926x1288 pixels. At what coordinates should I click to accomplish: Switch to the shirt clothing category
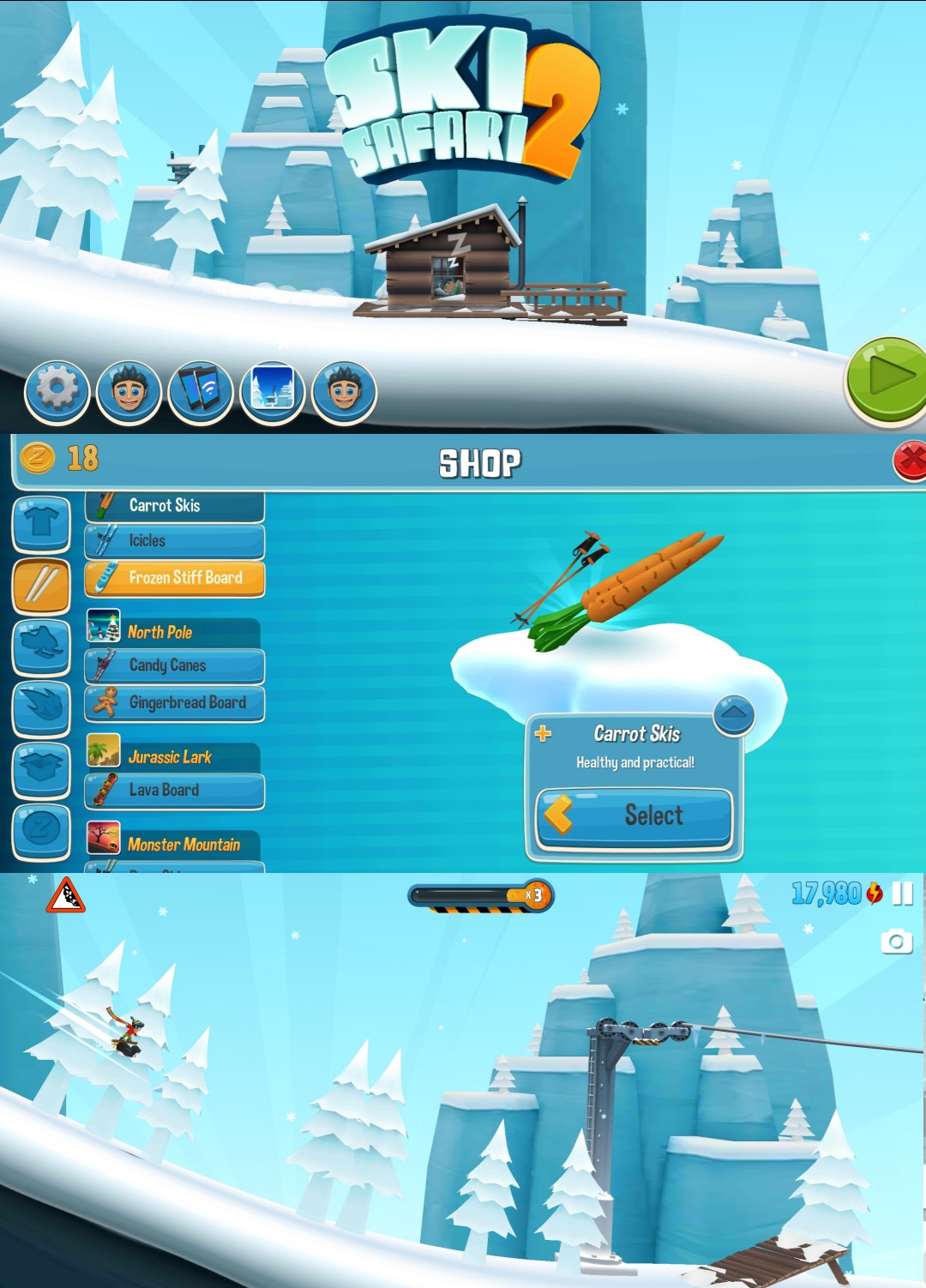point(41,522)
